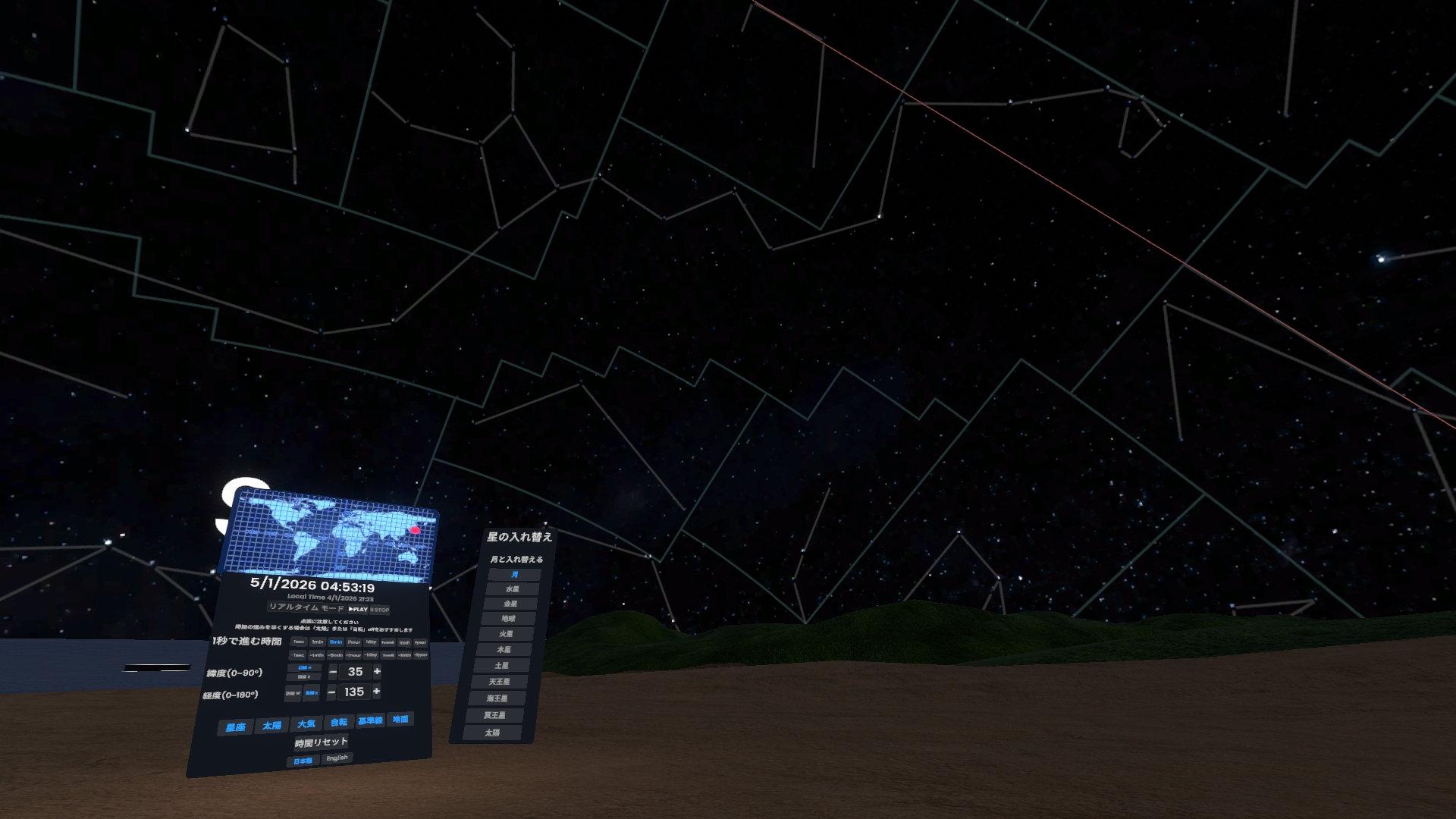Toggle the 大気 atmosphere option
1456x819 pixels.
pos(306,724)
